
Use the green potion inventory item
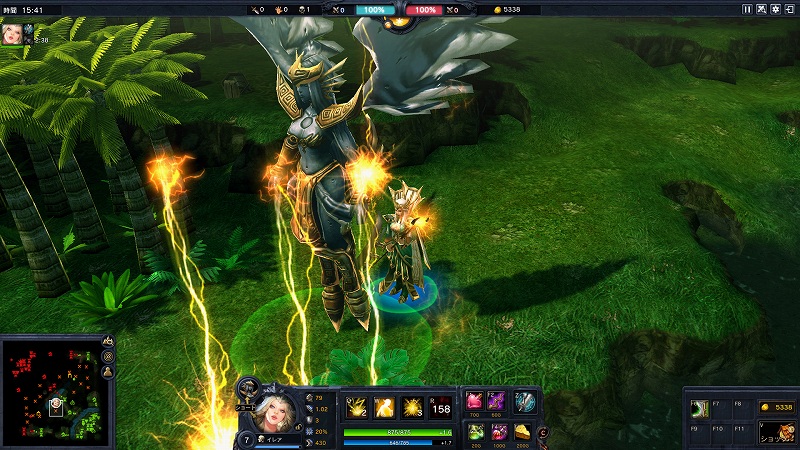[x=474, y=431]
